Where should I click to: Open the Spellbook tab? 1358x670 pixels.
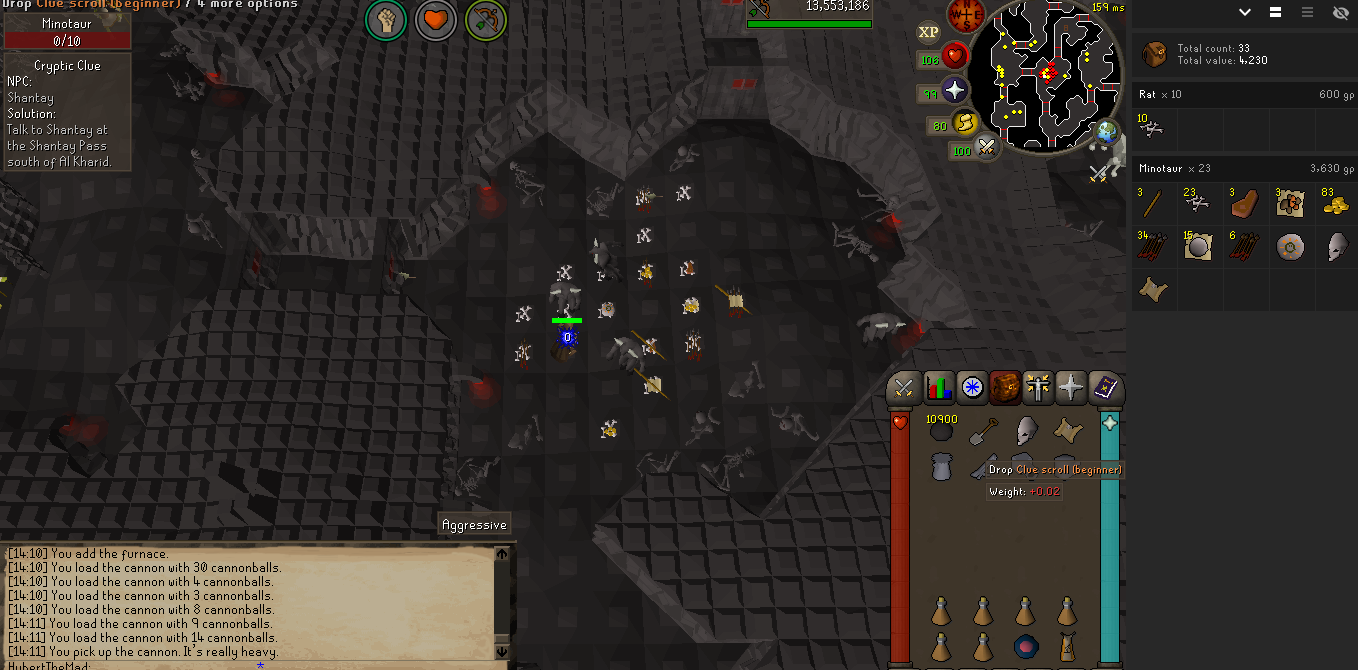click(x=1105, y=388)
